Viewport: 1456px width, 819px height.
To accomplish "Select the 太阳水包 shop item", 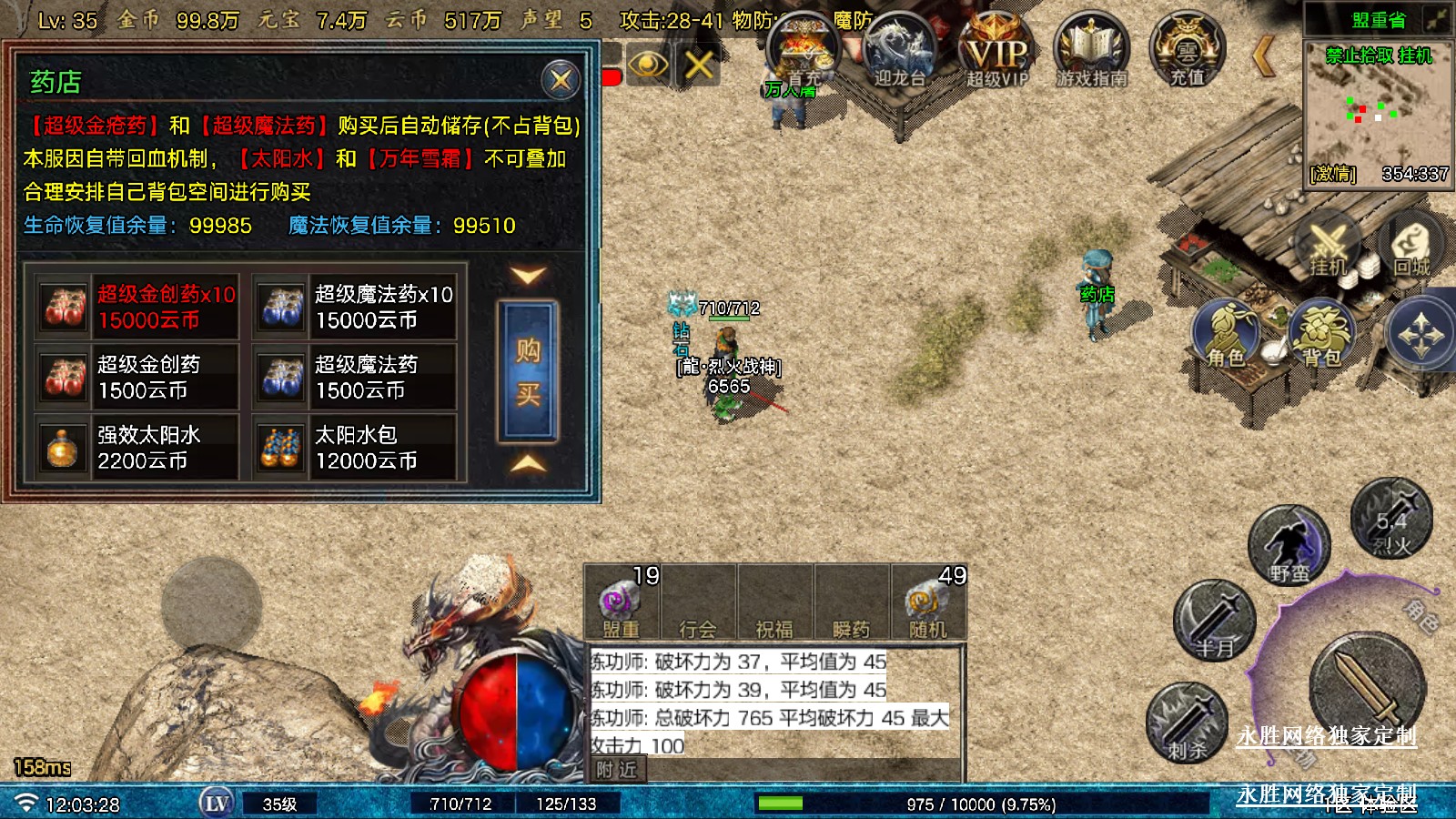I will click(356, 448).
